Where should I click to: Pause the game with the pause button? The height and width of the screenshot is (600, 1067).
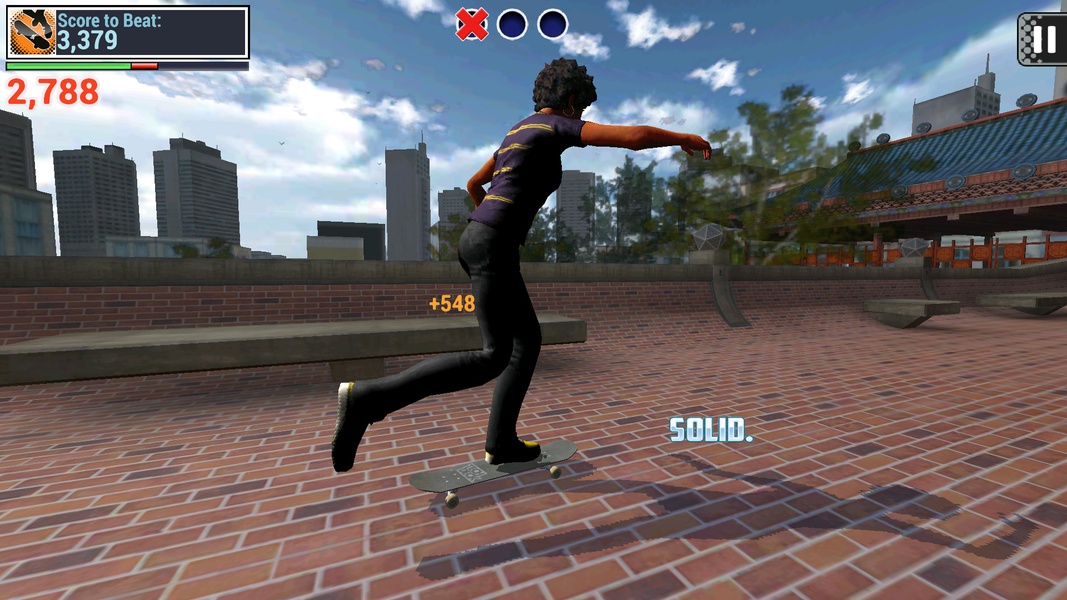[1043, 39]
